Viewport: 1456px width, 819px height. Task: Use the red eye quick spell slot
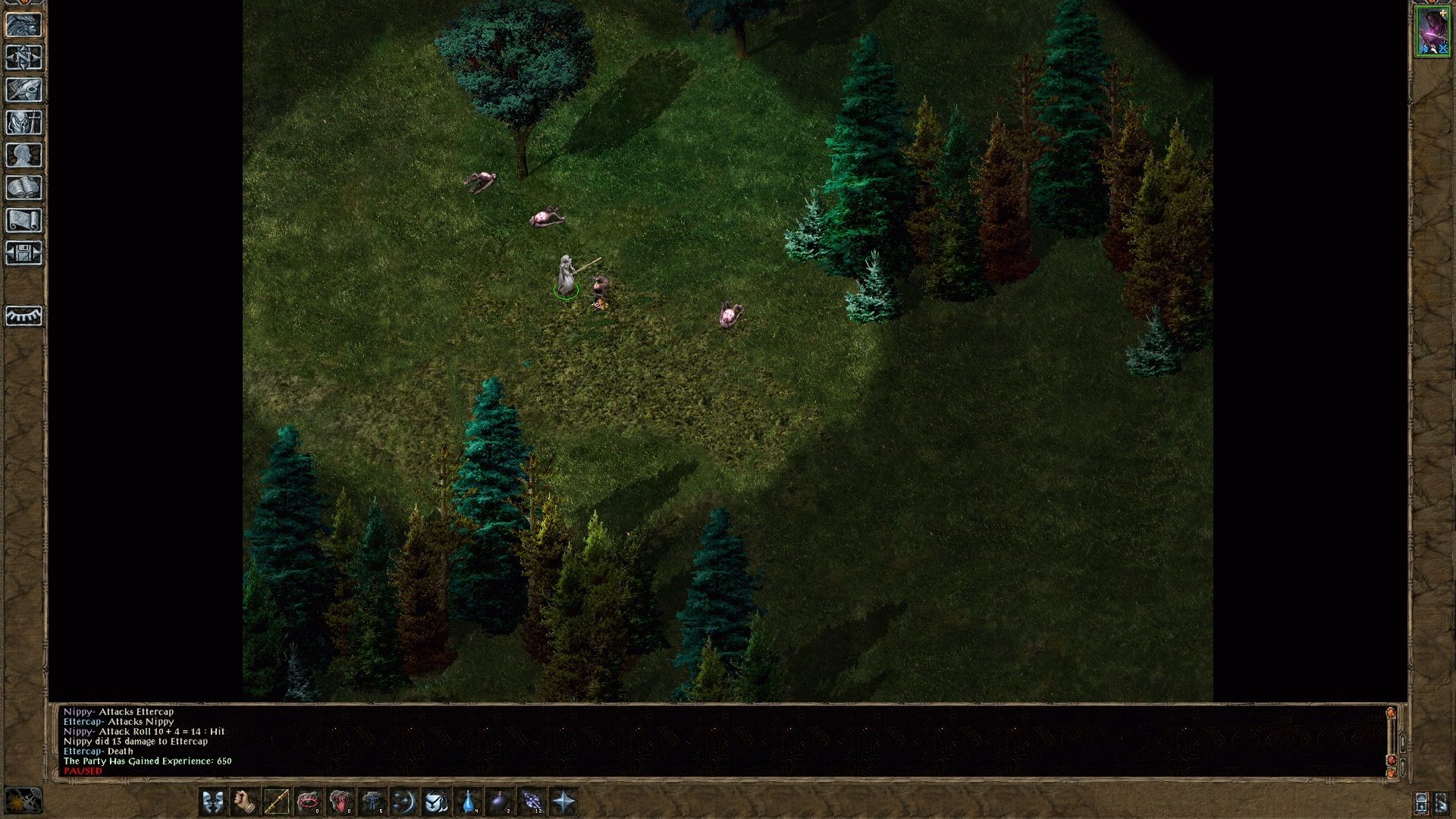pos(308,802)
